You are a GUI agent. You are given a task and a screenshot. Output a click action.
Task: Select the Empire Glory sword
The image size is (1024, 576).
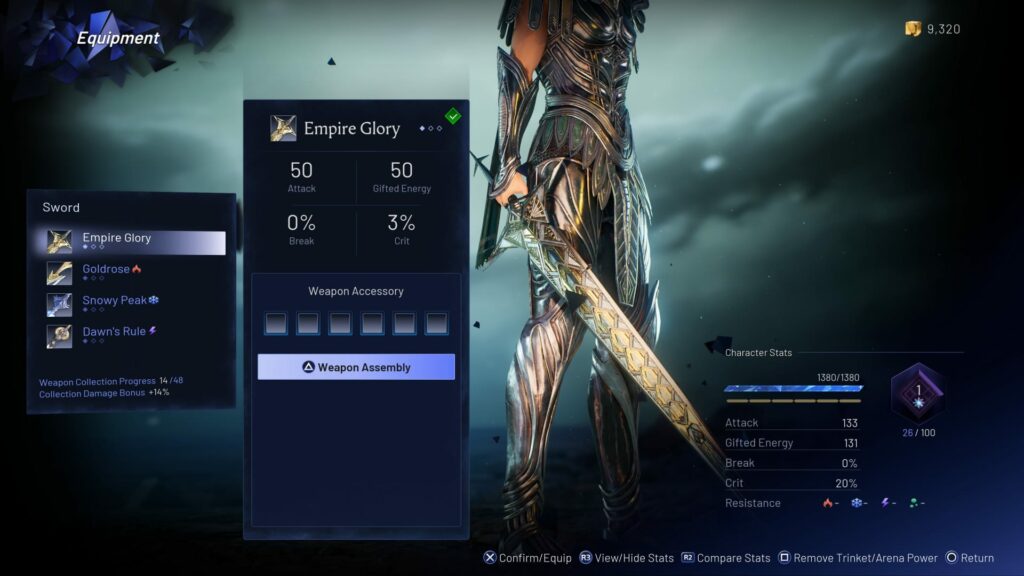[x=135, y=241]
